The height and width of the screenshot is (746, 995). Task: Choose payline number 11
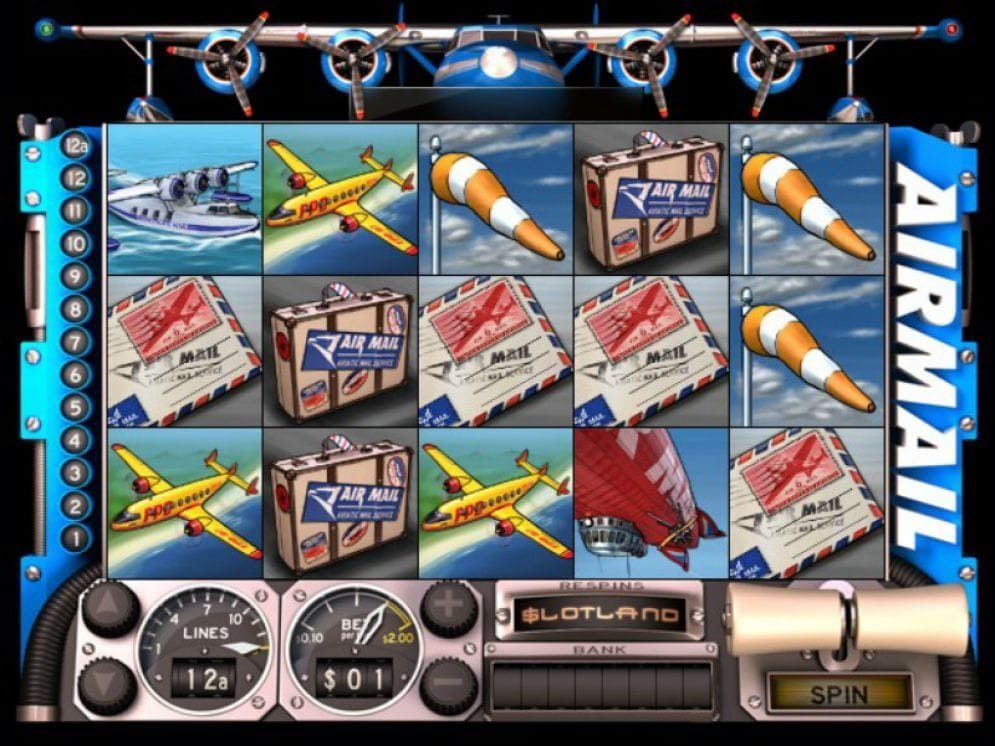[76, 211]
